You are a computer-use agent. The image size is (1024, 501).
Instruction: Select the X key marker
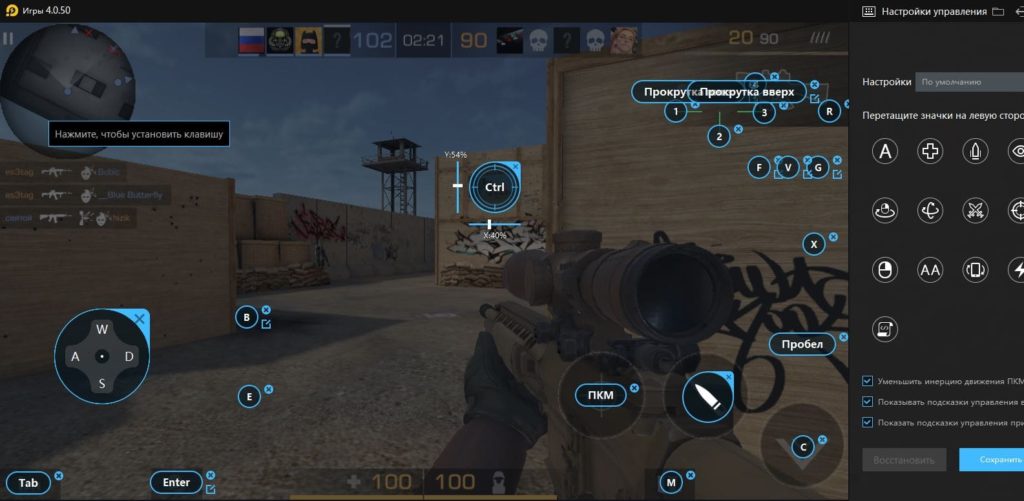(814, 243)
